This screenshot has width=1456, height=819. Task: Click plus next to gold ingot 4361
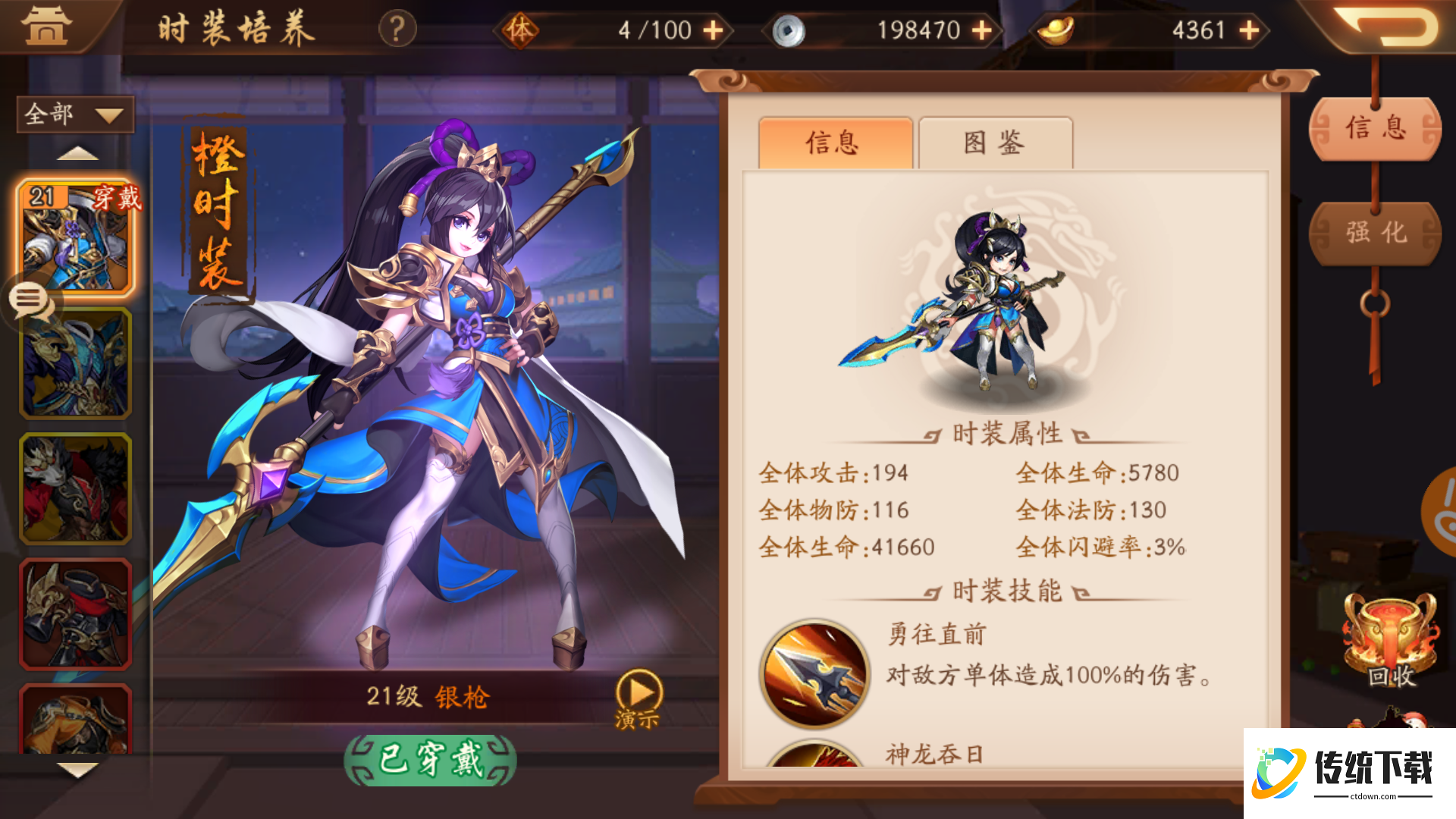click(x=1248, y=30)
